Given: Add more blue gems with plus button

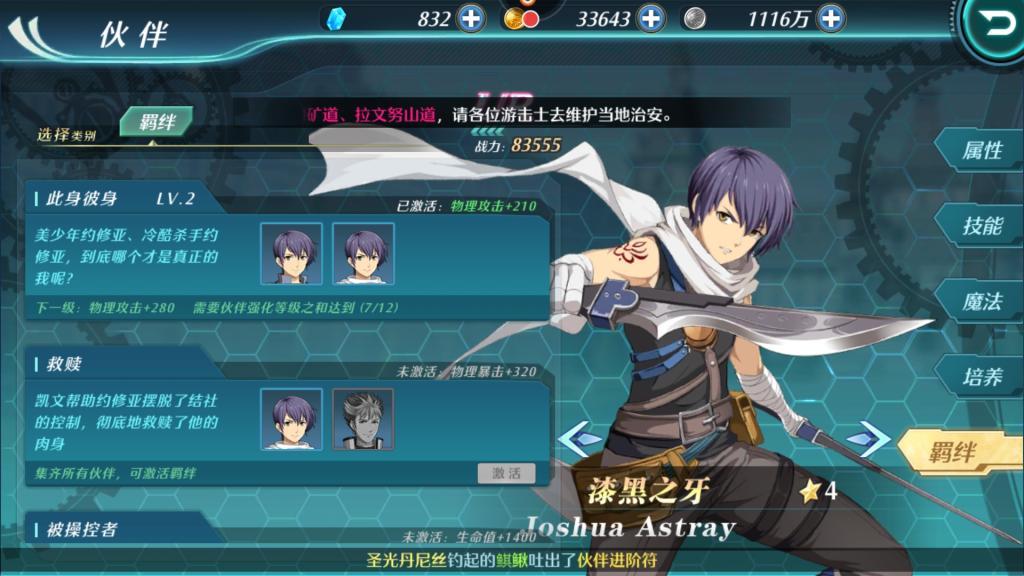Looking at the screenshot, I should point(471,18).
